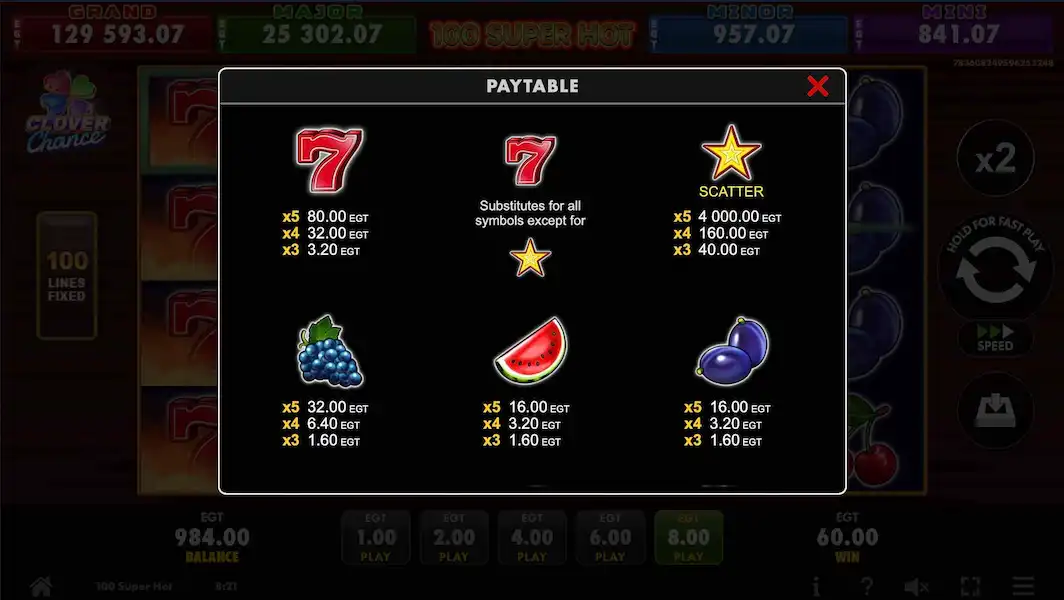Choose the 2.00 EGT play bet
Screen dimensions: 1064x600
[453, 538]
